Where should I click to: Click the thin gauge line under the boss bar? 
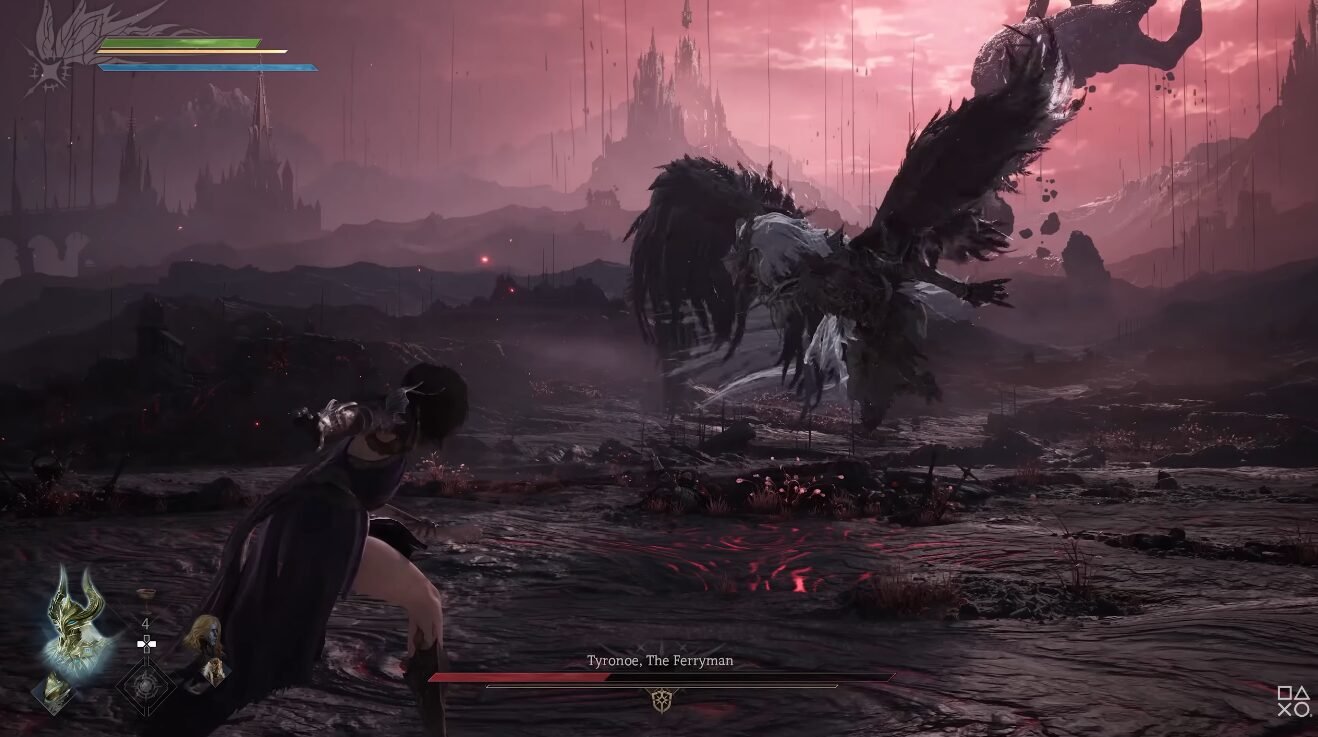point(660,687)
